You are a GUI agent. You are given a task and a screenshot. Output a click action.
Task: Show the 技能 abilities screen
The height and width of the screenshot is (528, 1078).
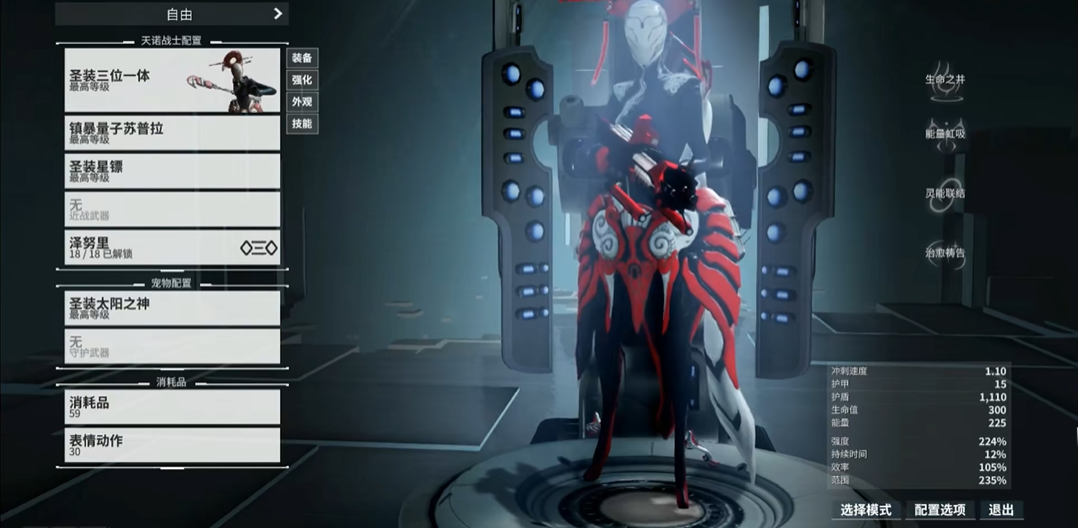click(301, 124)
